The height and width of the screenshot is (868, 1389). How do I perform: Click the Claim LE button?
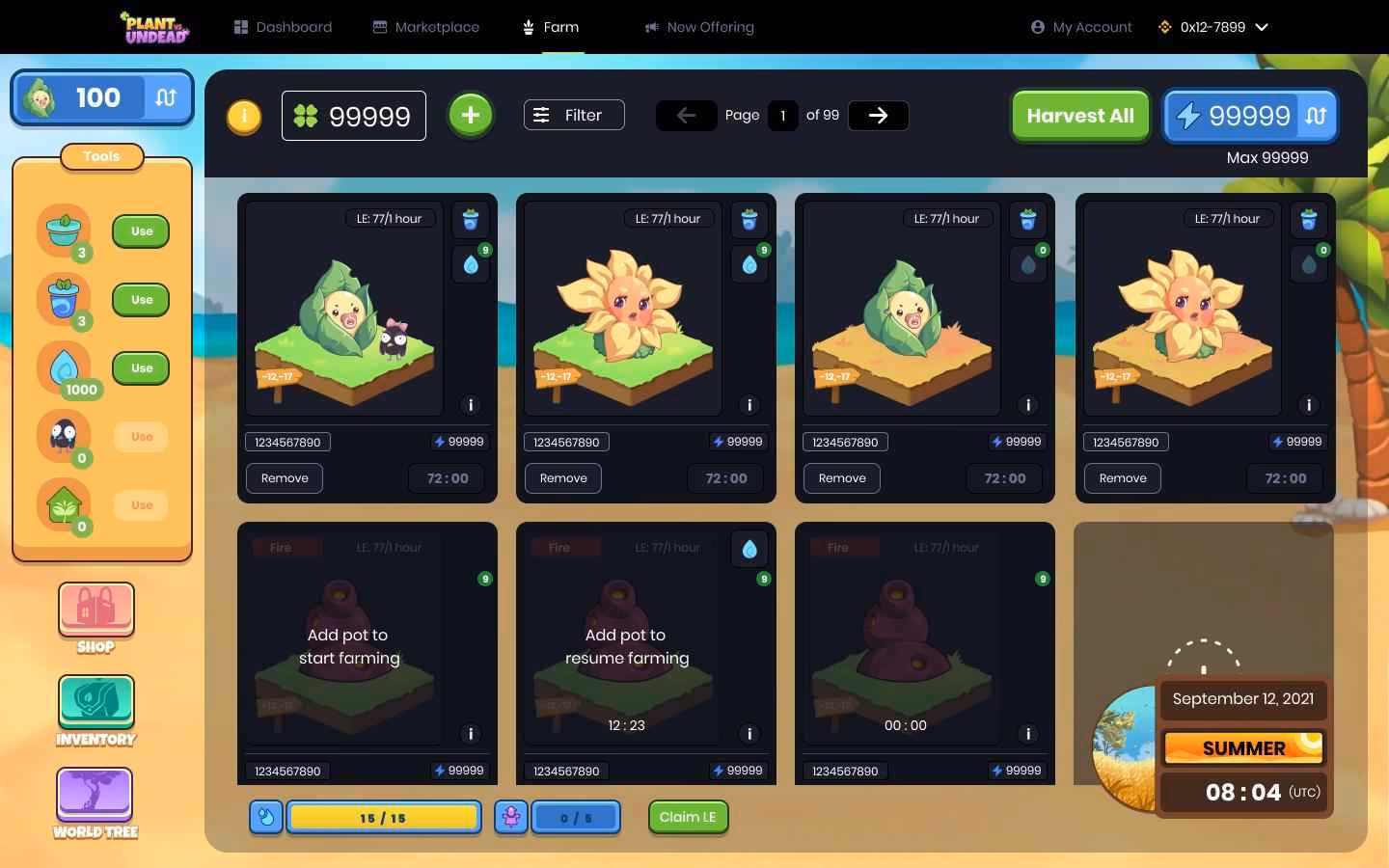click(688, 817)
